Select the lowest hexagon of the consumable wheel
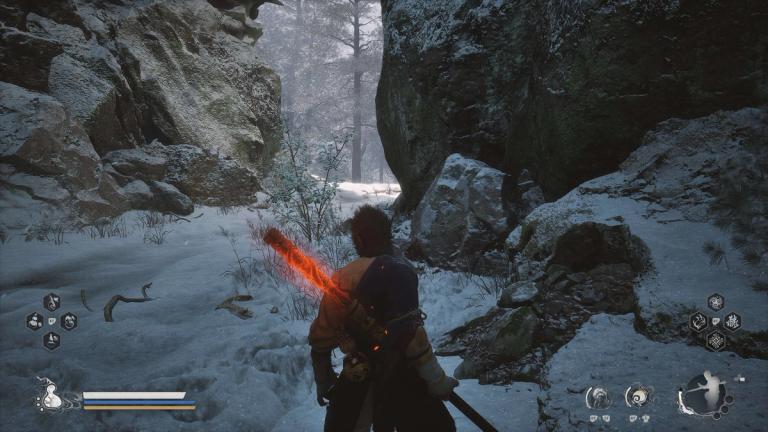This screenshot has width=768, height=432. pos(51,340)
